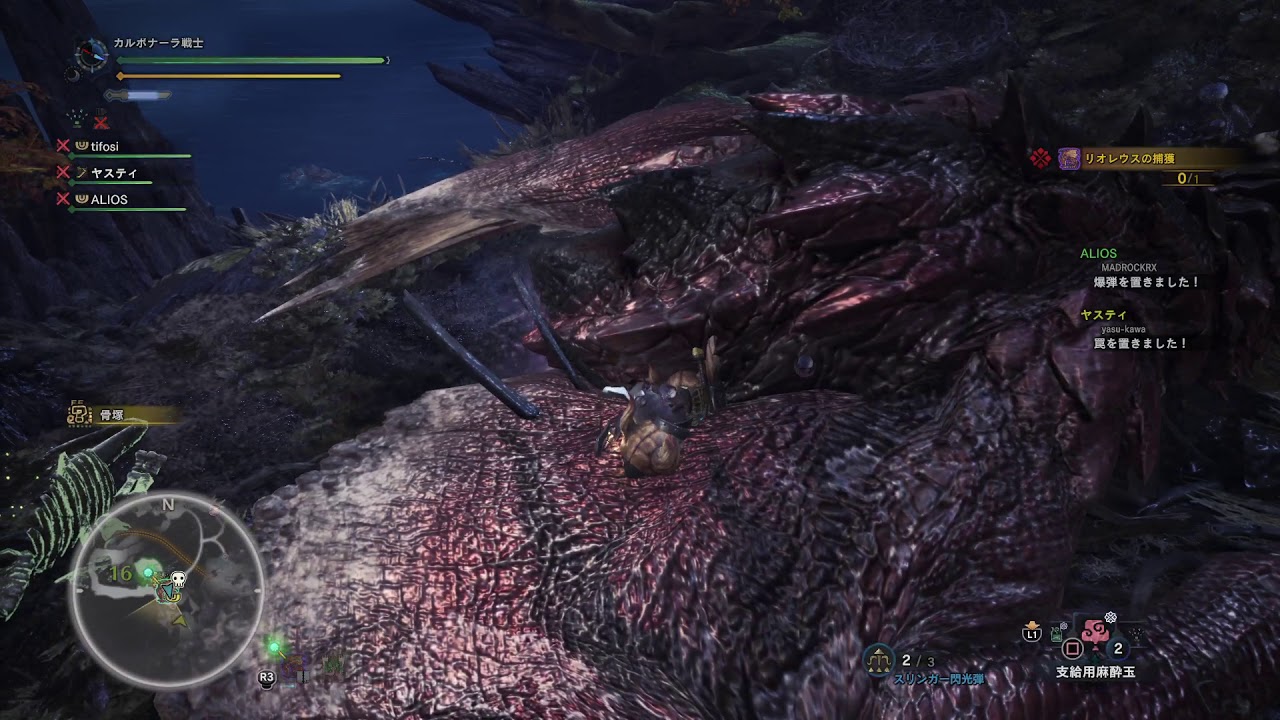Screen dimensions: 1280x720
Task: Select party member ALIOS in the party list
Action: click(x=110, y=200)
